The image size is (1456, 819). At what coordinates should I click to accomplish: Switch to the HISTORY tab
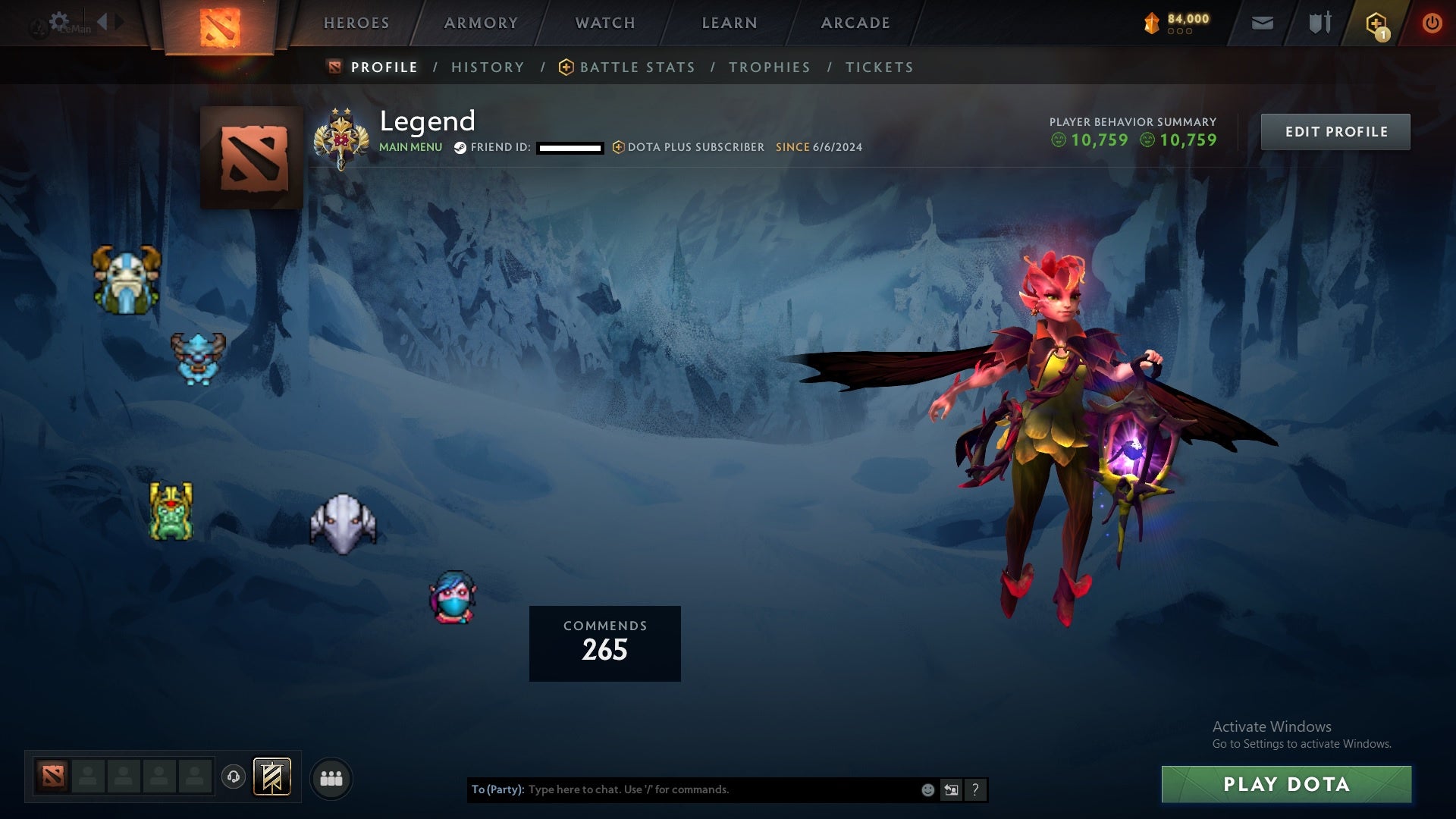(488, 67)
